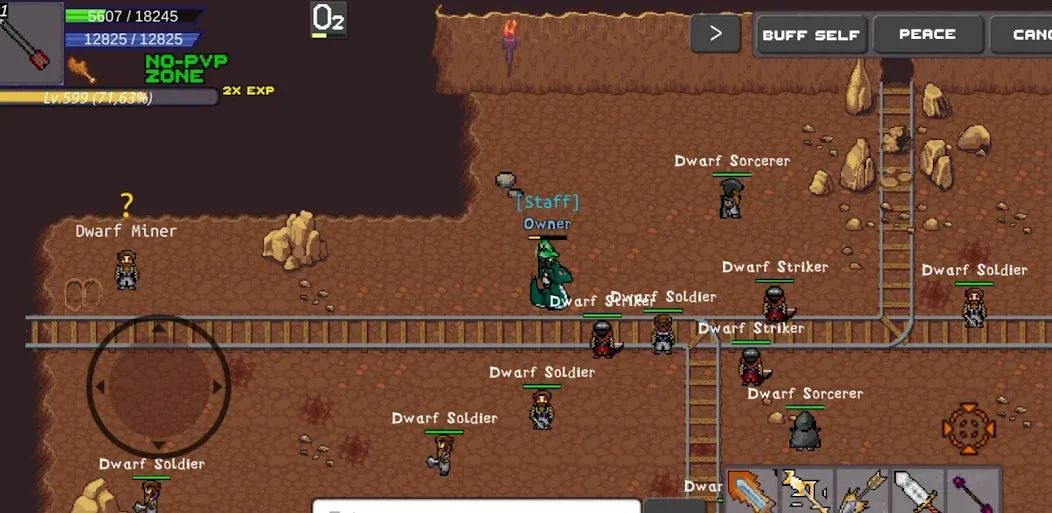Image resolution: width=1052 pixels, height=513 pixels.
Task: Open the equipped red arrow weapon slot
Action: (x=30, y=43)
